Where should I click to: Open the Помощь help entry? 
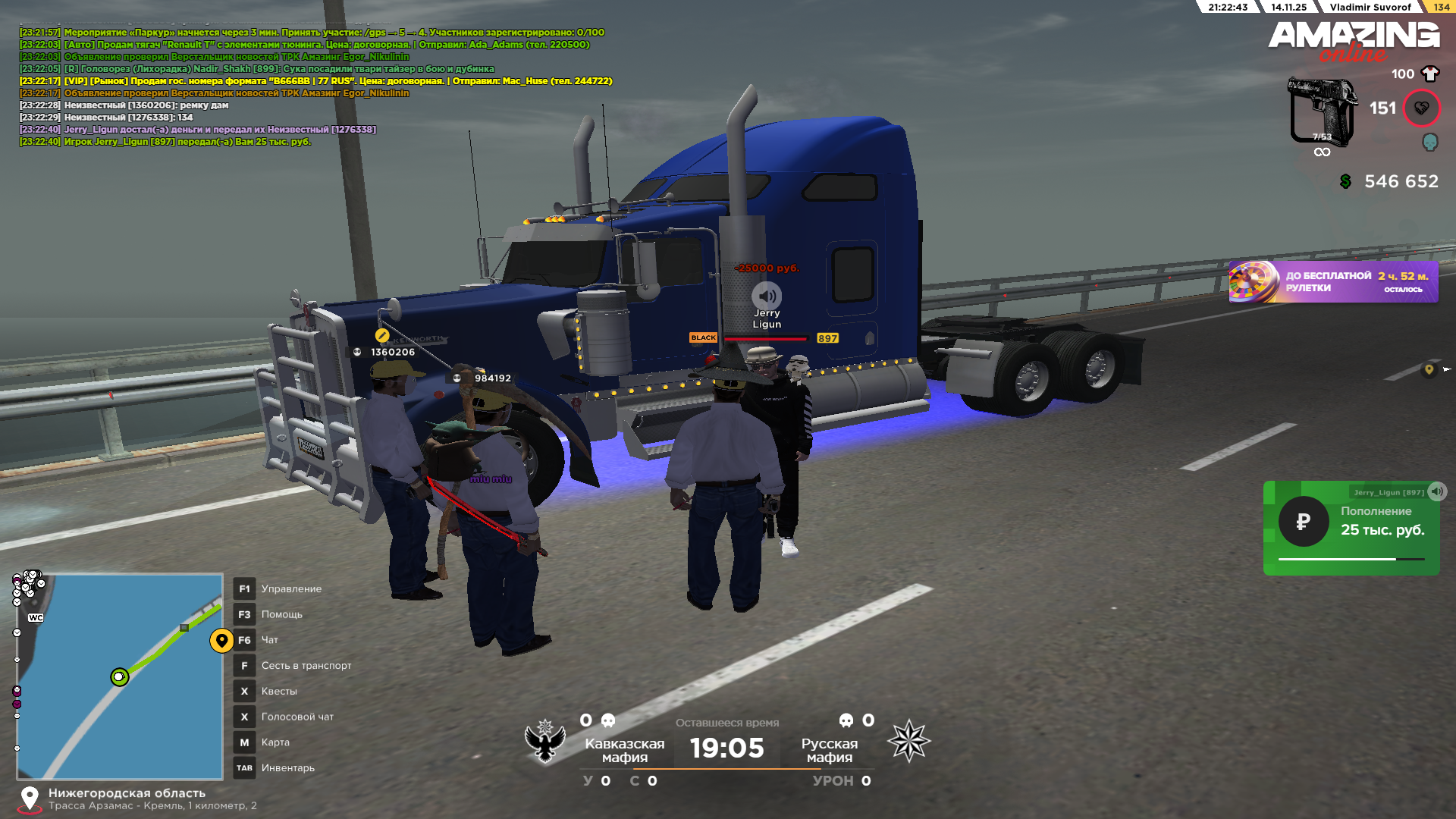pyautogui.click(x=281, y=614)
